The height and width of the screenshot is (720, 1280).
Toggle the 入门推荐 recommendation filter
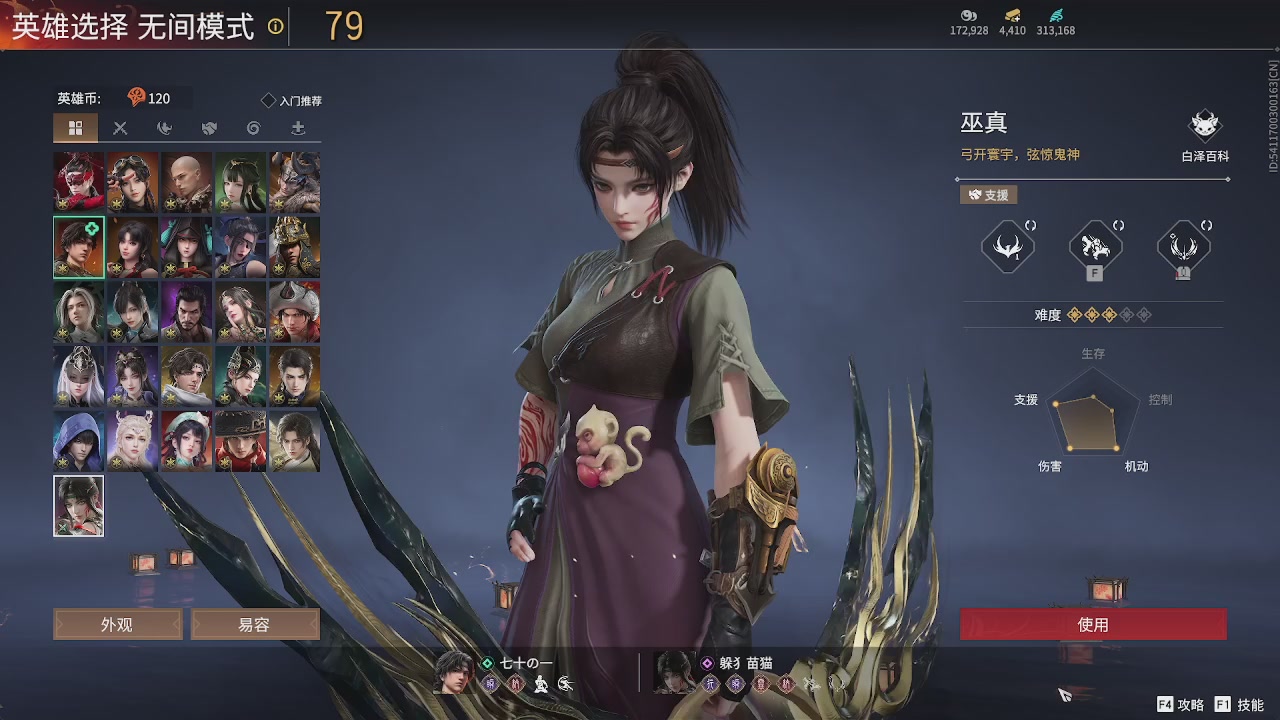pyautogui.click(x=290, y=98)
